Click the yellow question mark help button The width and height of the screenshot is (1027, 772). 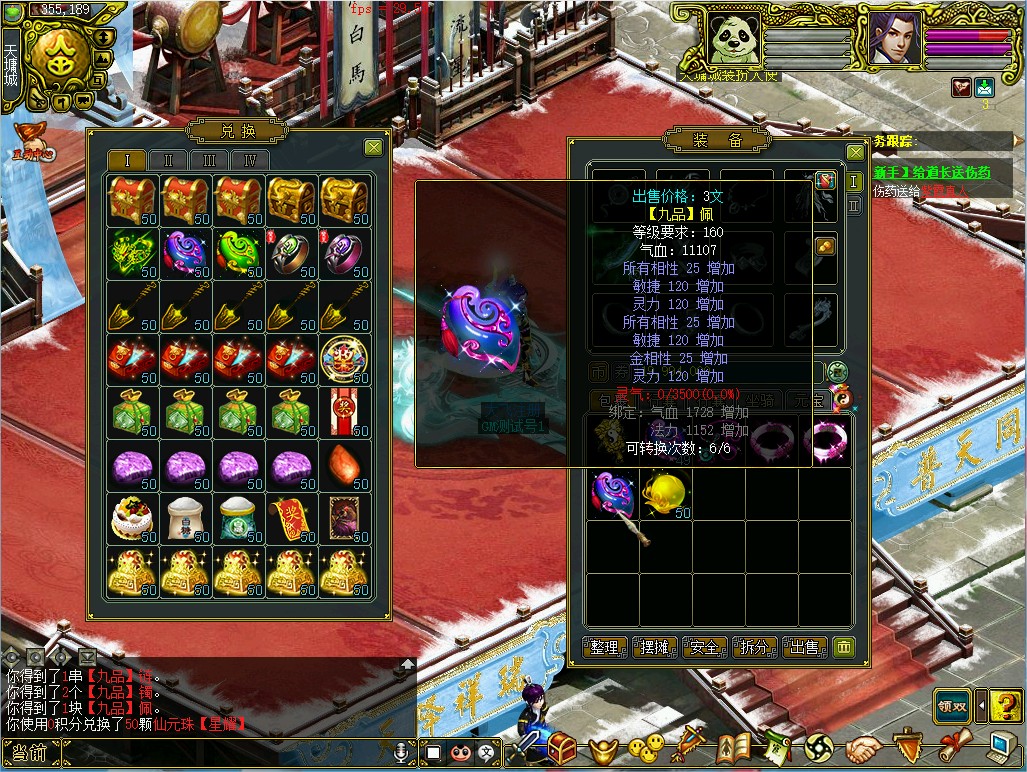1005,705
